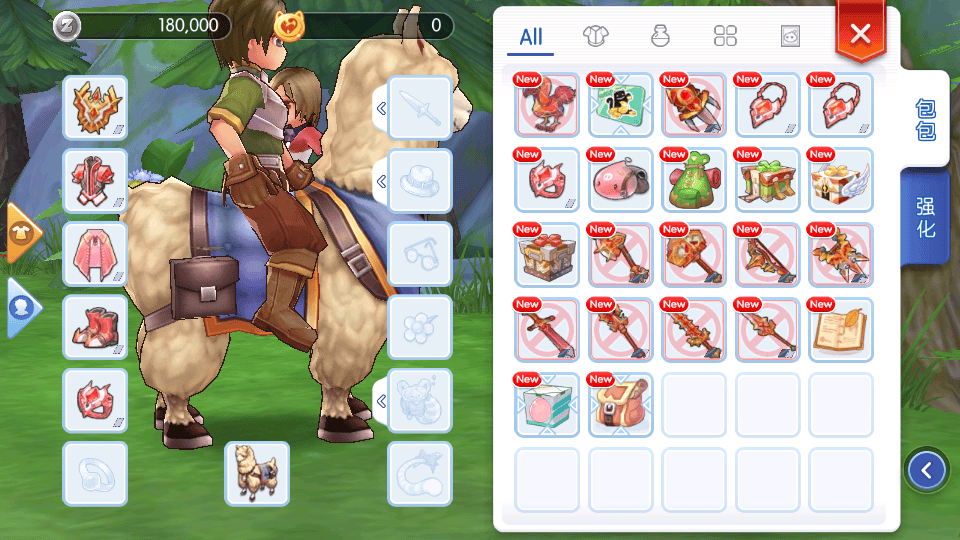Select the red bird mount item

point(547,105)
